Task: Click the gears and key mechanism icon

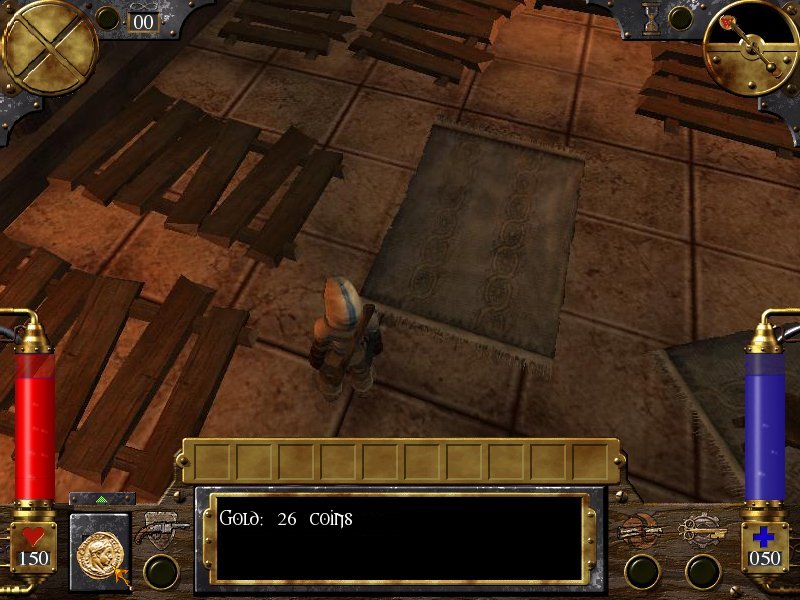Action: [703, 531]
